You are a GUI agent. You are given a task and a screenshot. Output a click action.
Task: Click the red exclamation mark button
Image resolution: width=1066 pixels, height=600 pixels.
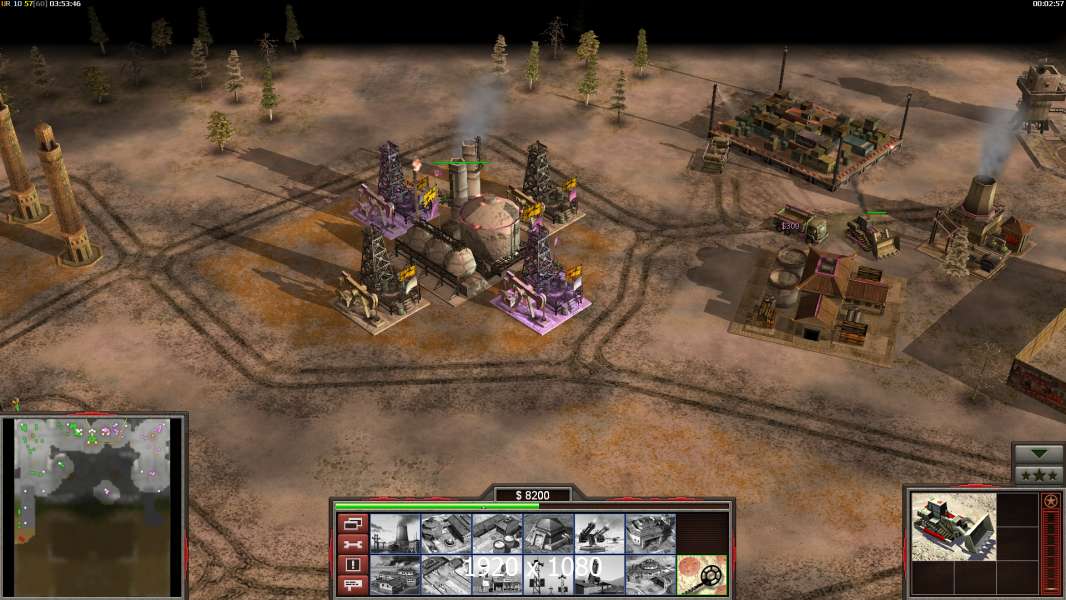pyautogui.click(x=351, y=564)
